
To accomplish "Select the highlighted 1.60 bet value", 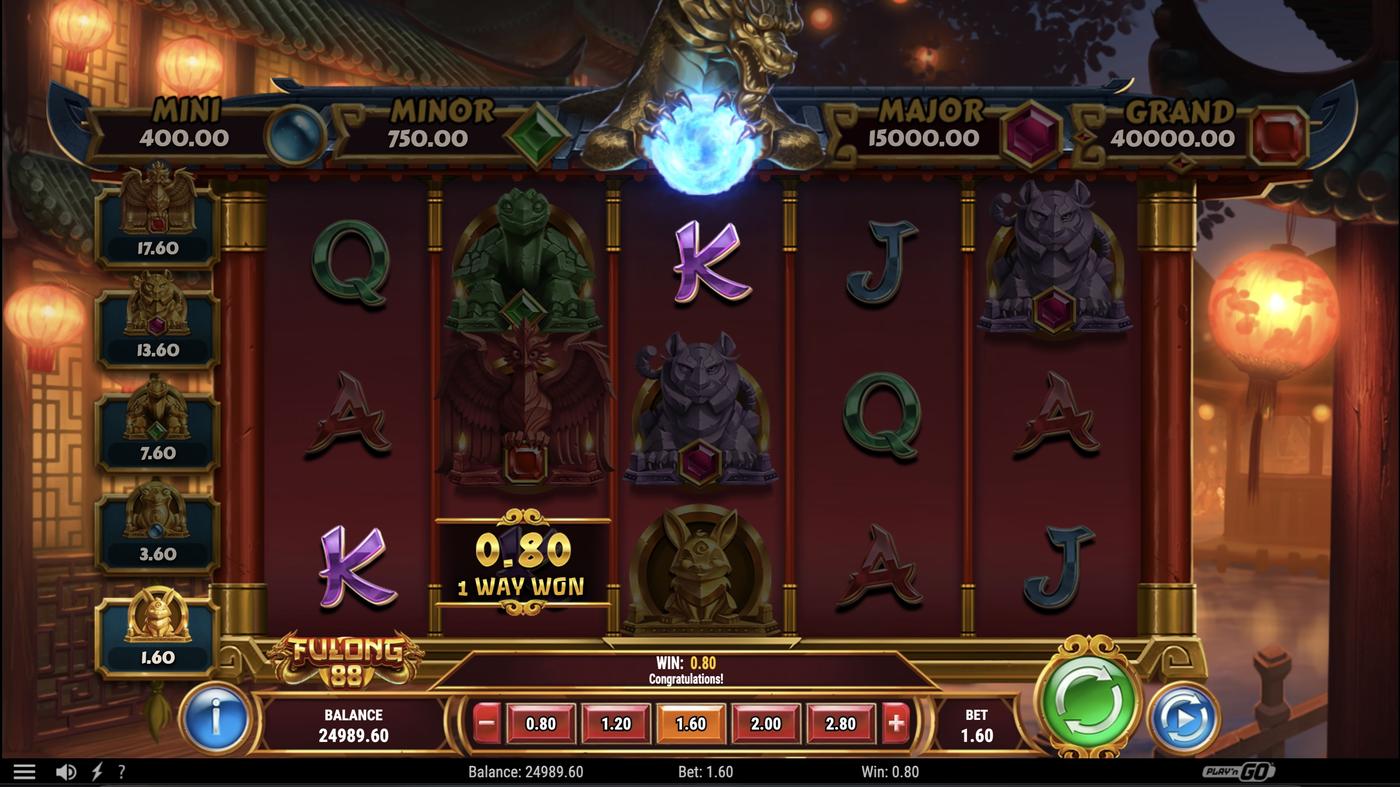I will coord(691,723).
